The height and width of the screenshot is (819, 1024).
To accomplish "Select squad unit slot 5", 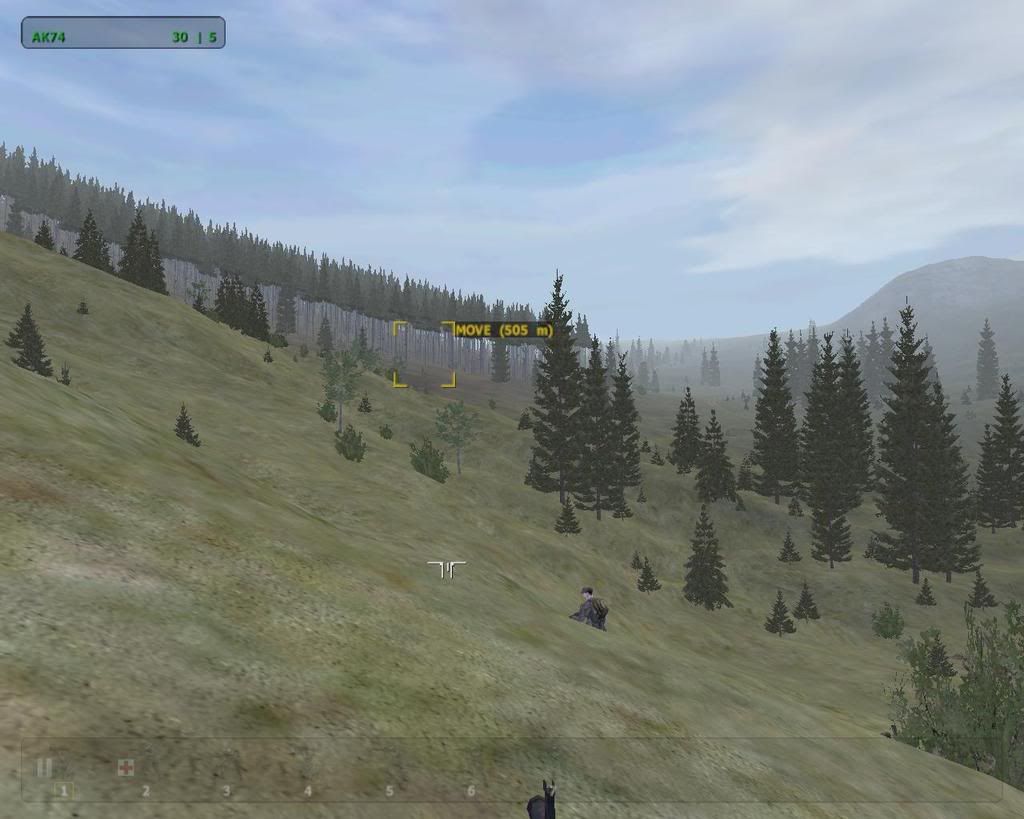I will tap(389, 791).
